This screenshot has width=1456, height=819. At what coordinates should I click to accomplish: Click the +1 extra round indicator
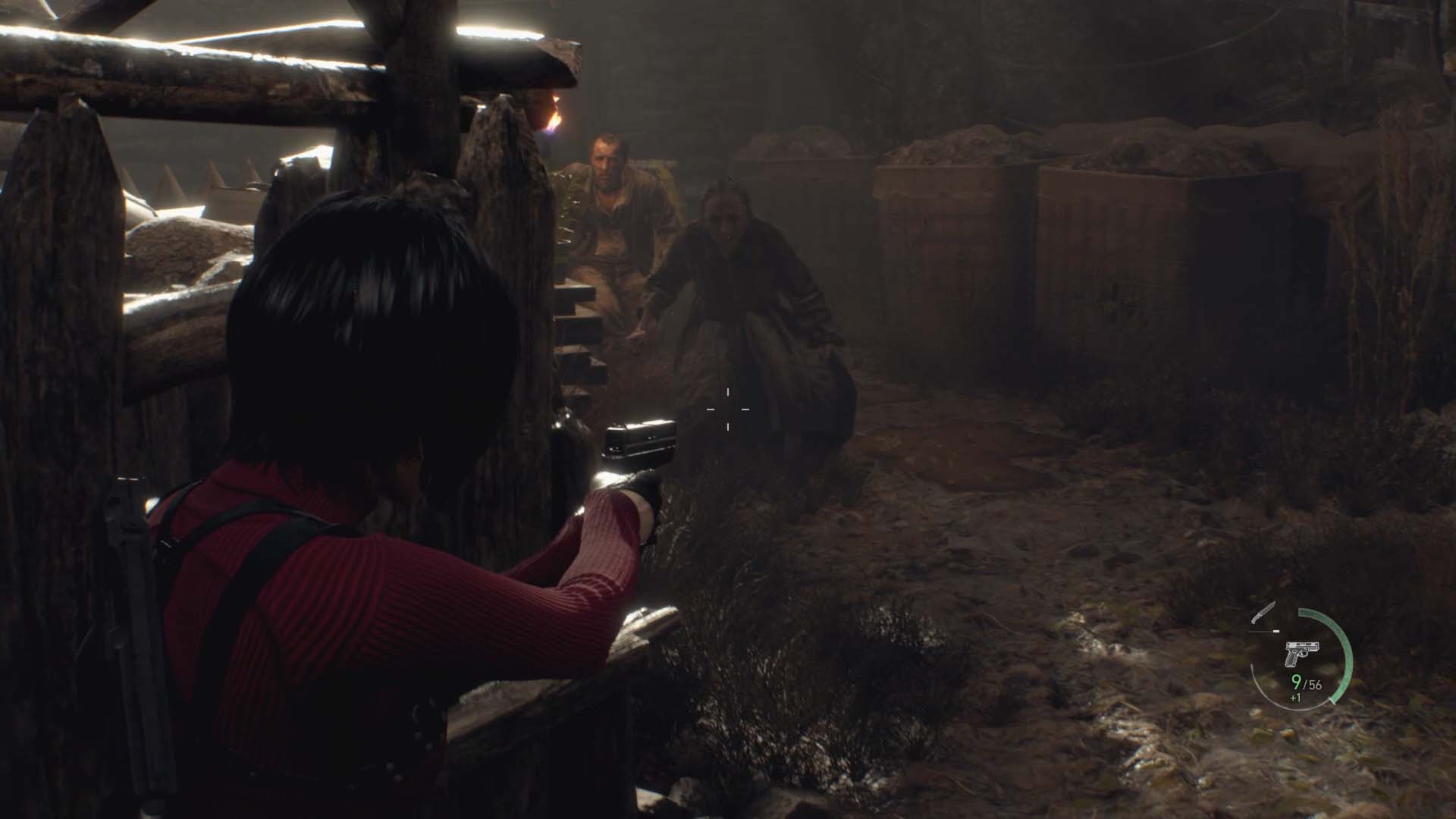(x=1296, y=698)
